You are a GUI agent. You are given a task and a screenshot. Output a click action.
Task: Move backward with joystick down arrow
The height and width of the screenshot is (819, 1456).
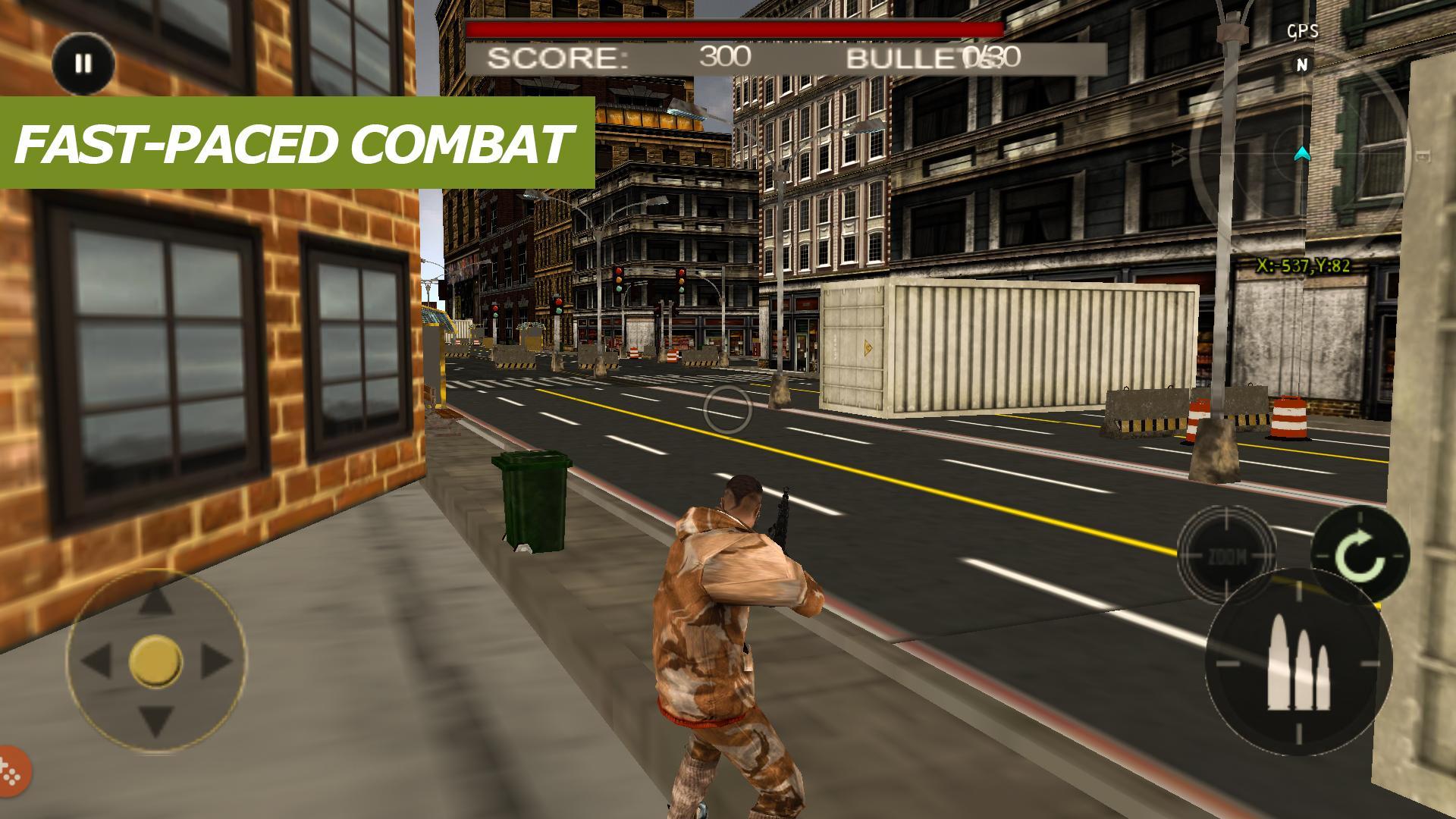pyautogui.click(x=155, y=720)
